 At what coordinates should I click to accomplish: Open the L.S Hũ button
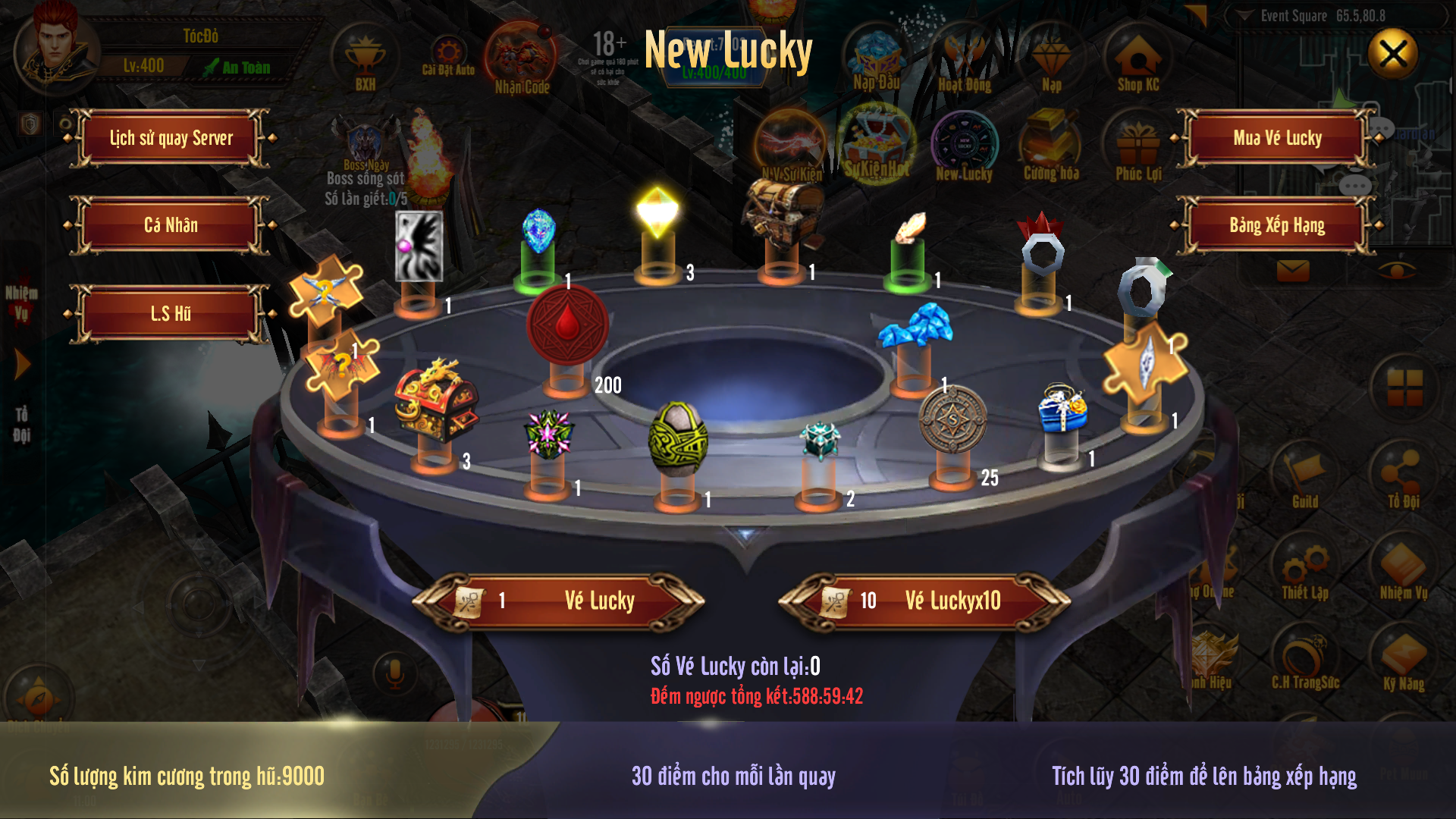[171, 313]
